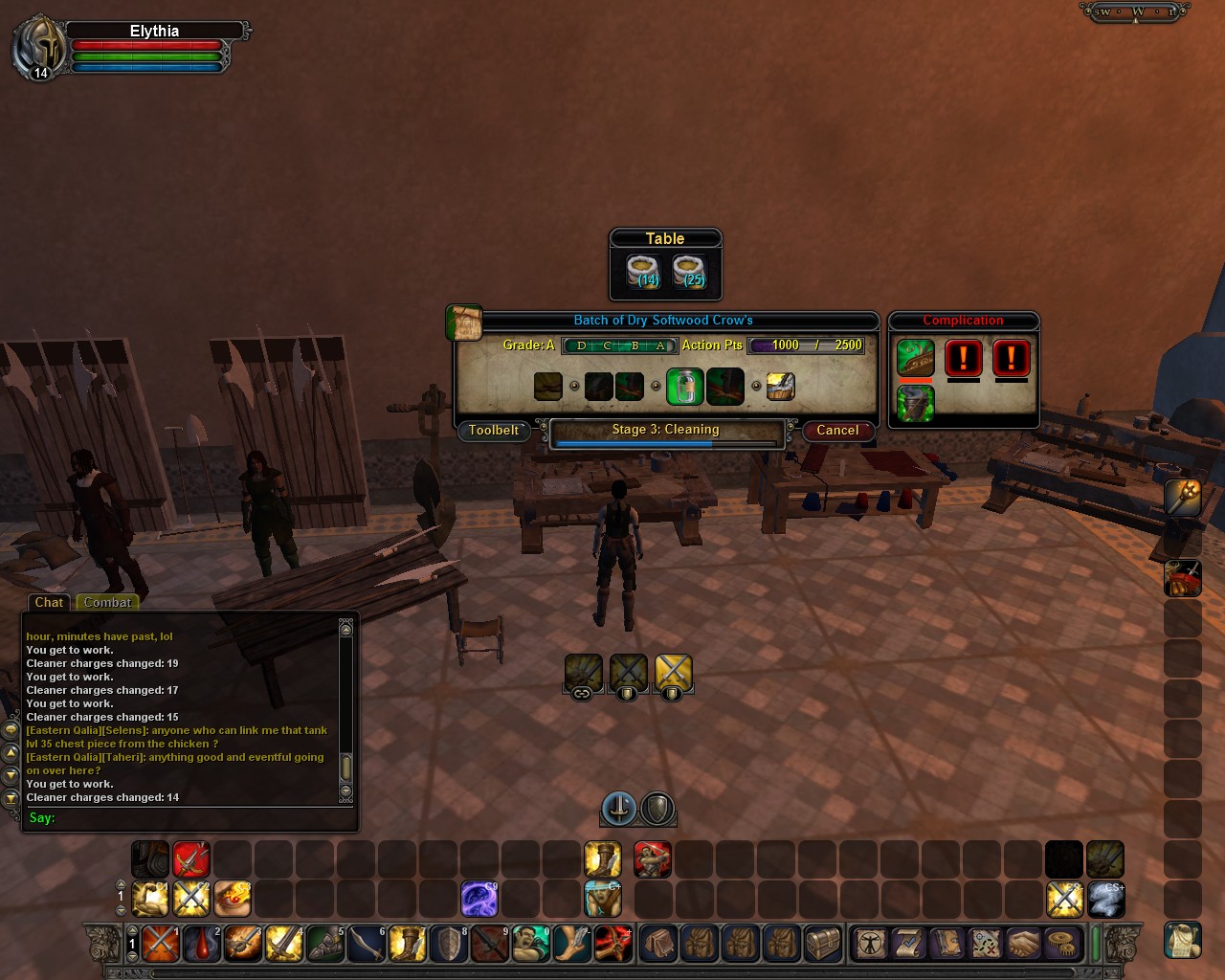Select the cleaner bottle crafting action

click(x=684, y=387)
